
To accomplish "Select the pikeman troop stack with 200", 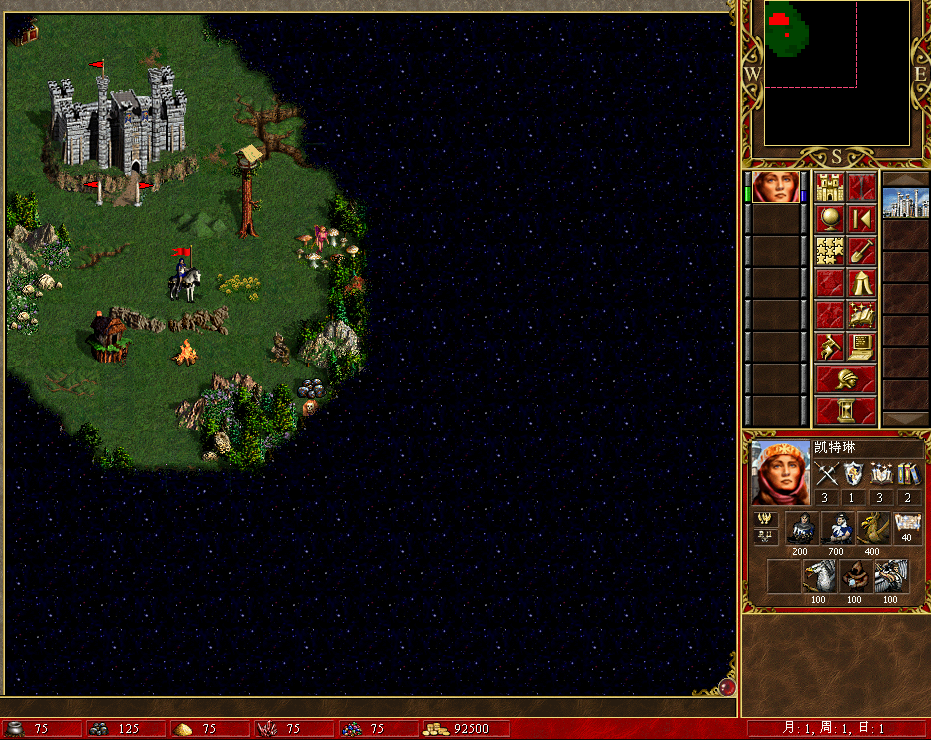I will 801,528.
